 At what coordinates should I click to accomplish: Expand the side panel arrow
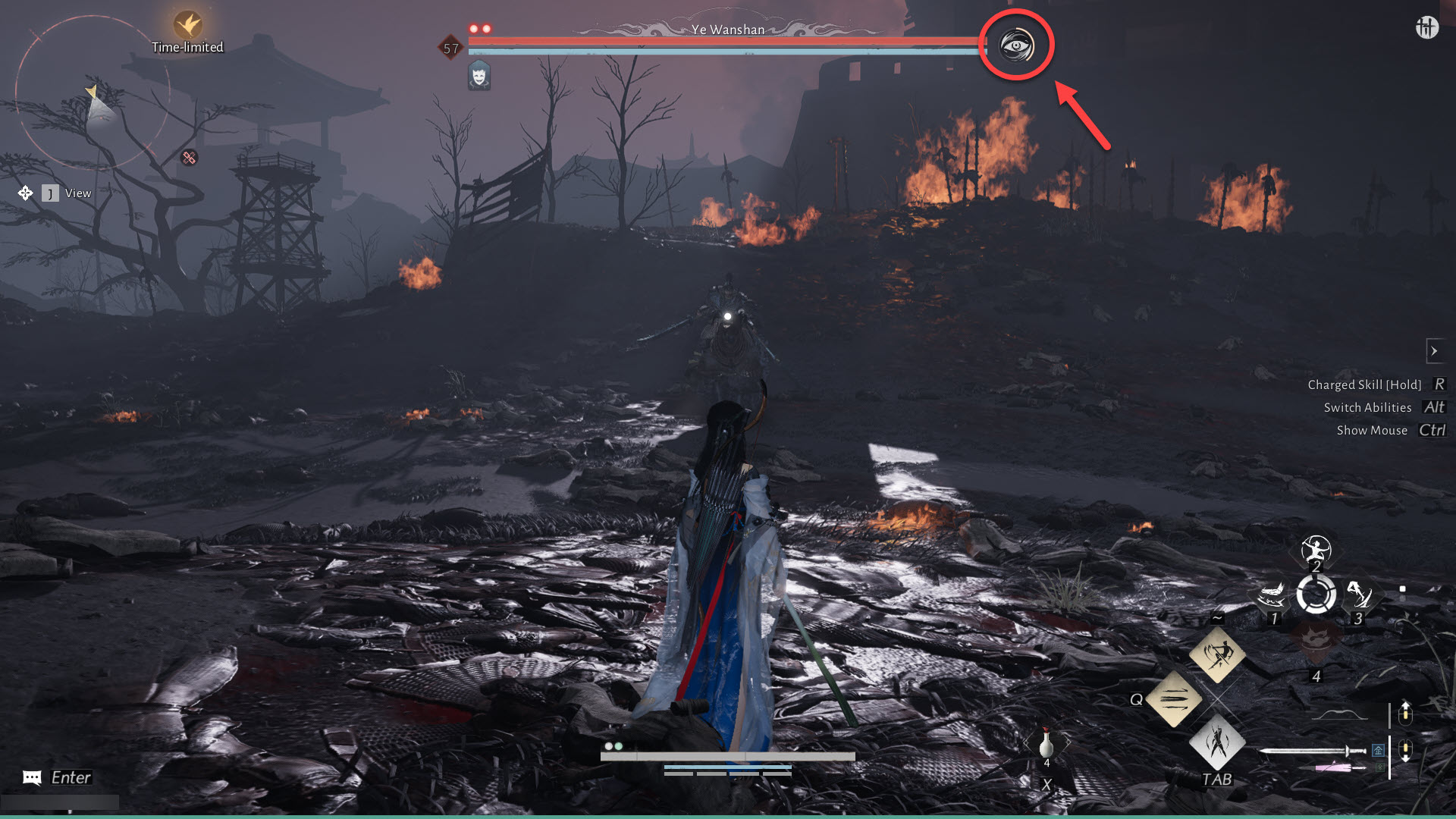click(1434, 351)
